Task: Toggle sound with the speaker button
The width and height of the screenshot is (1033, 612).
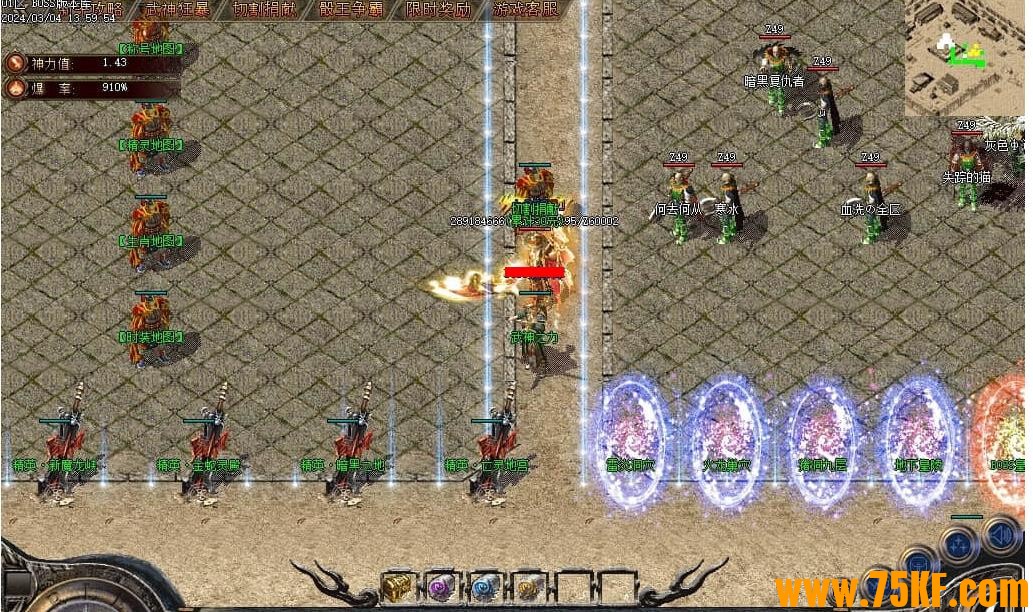Action: tap(1000, 535)
